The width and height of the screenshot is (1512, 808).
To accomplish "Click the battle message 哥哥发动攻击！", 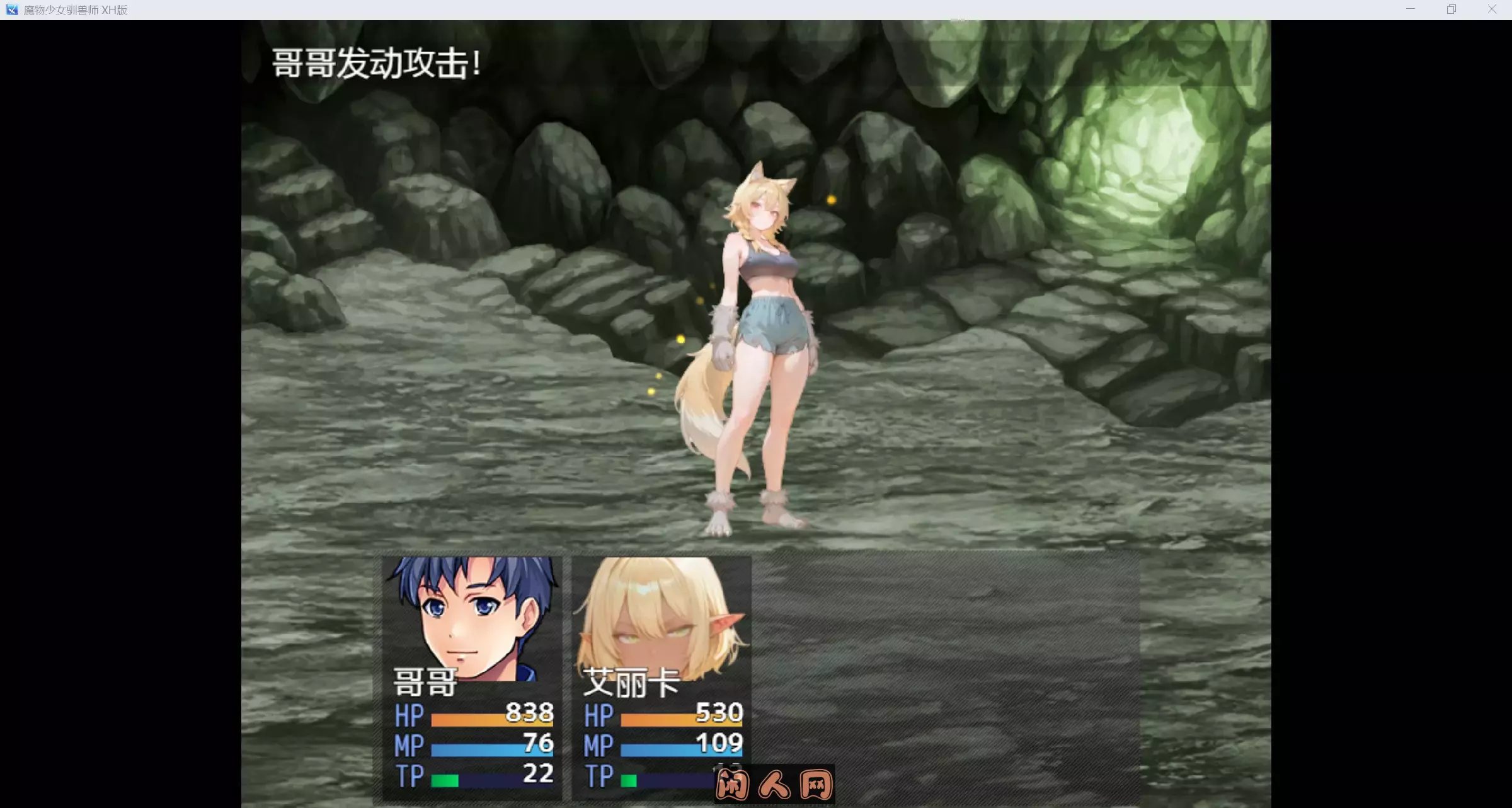I will click(x=376, y=63).
